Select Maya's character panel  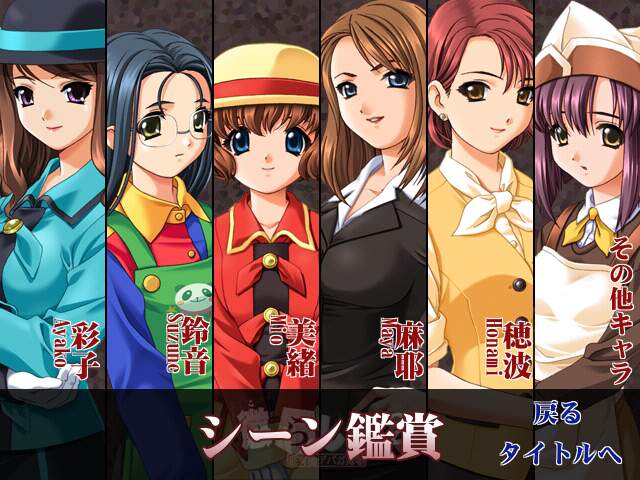coord(372,200)
